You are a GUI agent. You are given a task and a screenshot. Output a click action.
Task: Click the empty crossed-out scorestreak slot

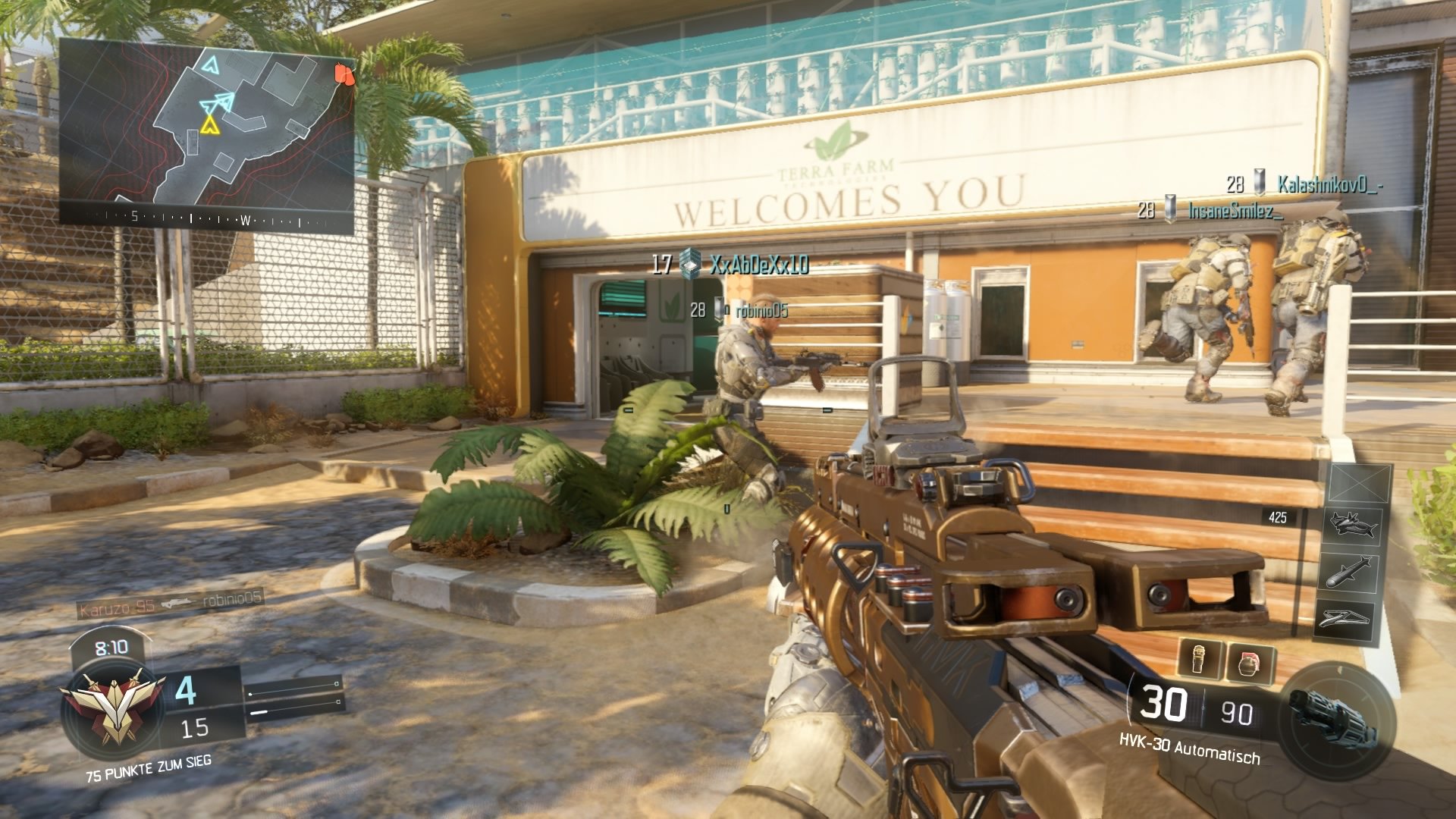(1357, 484)
